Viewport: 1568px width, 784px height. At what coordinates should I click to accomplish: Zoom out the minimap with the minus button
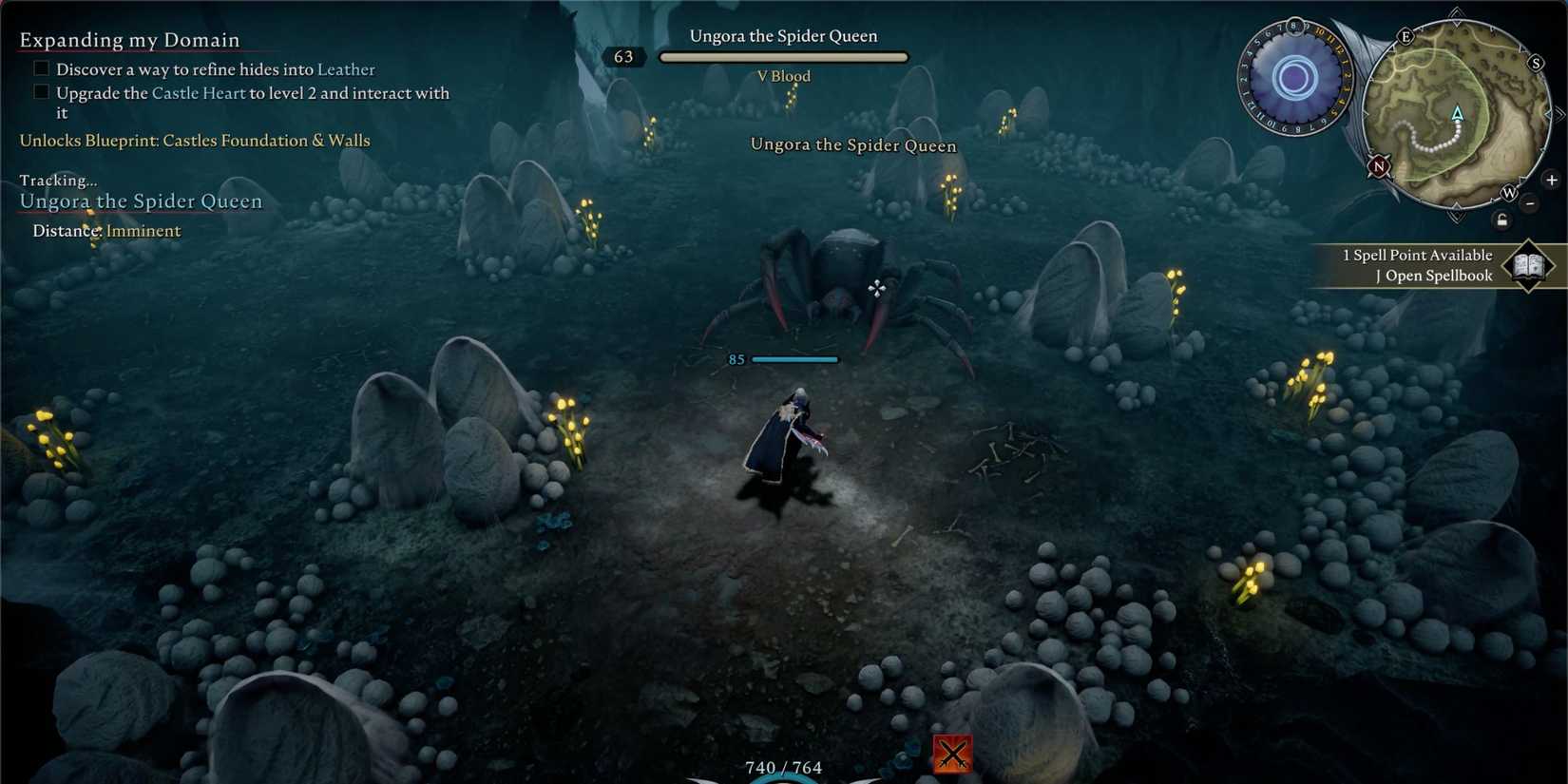pyautogui.click(x=1529, y=202)
